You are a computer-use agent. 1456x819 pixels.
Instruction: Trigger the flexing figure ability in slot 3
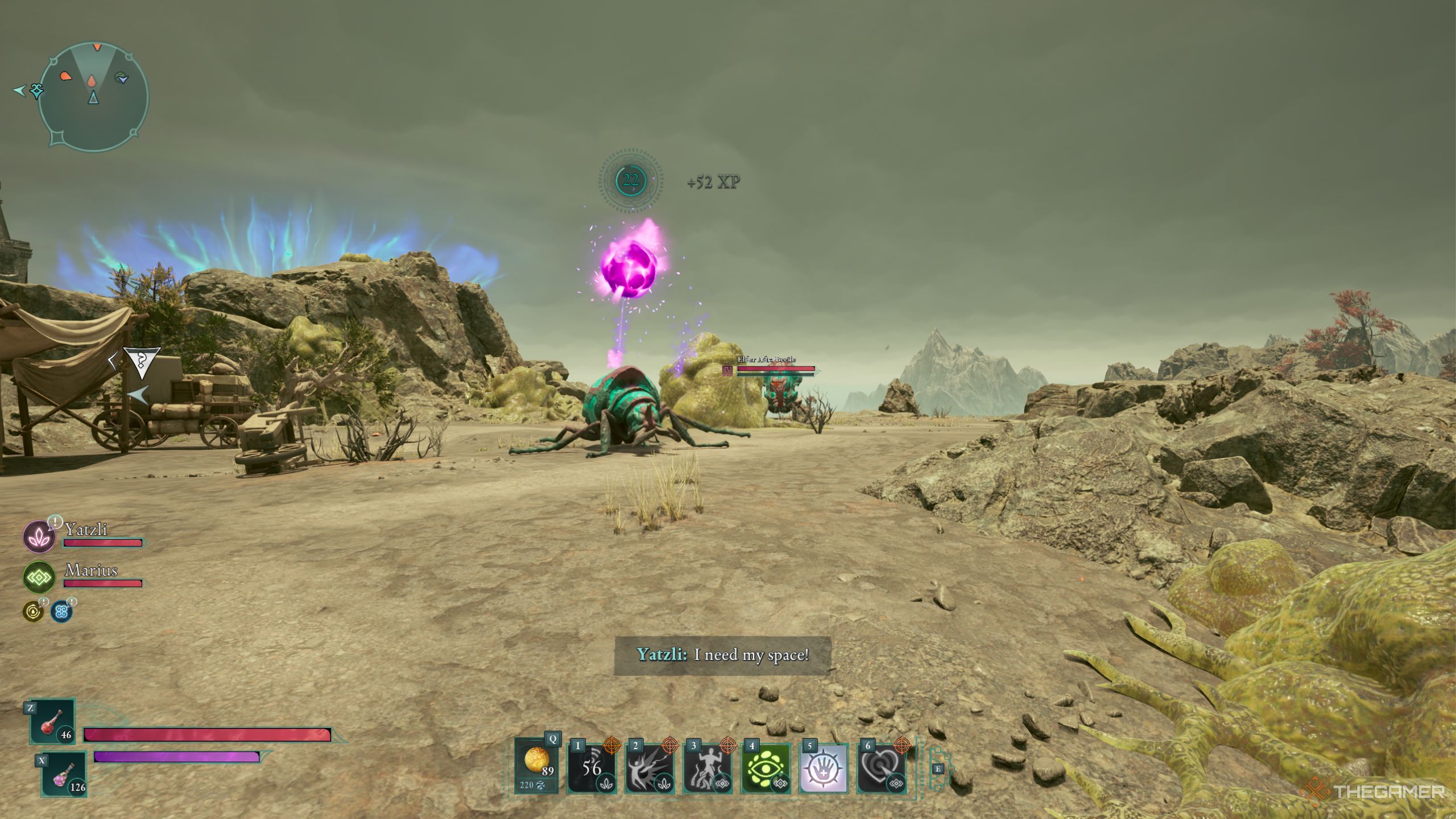(708, 768)
